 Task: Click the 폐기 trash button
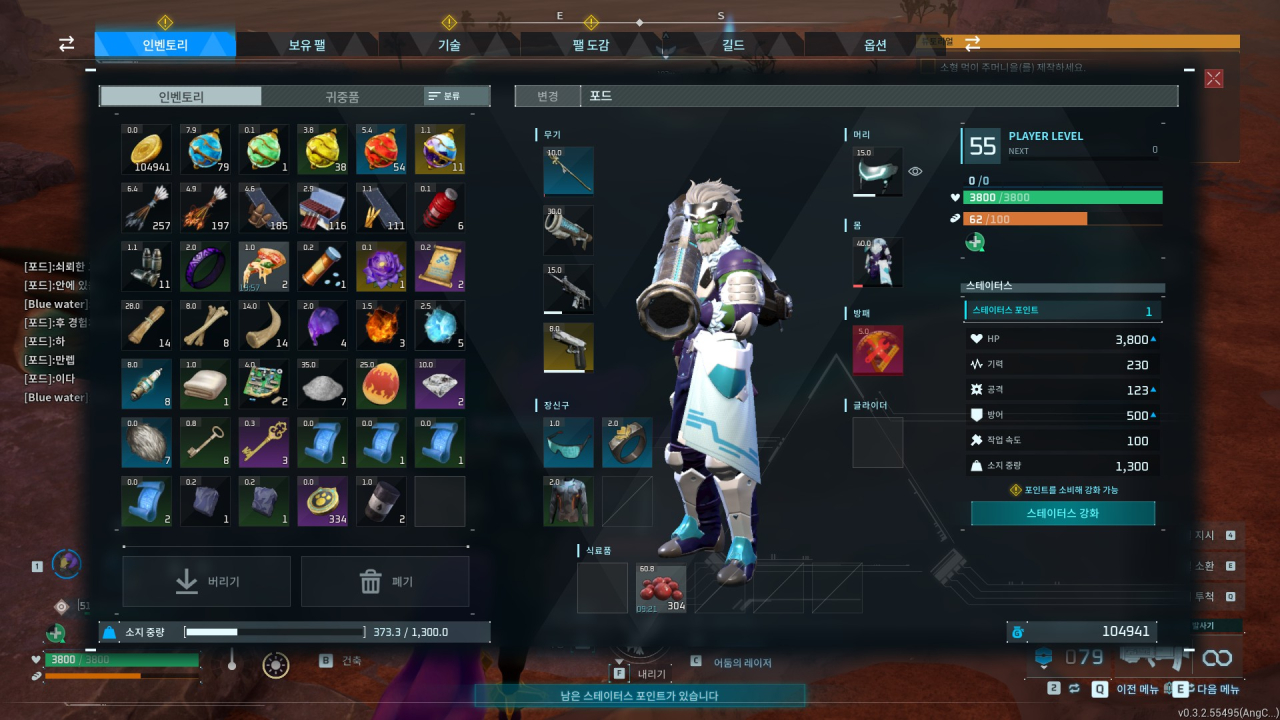[x=385, y=581]
